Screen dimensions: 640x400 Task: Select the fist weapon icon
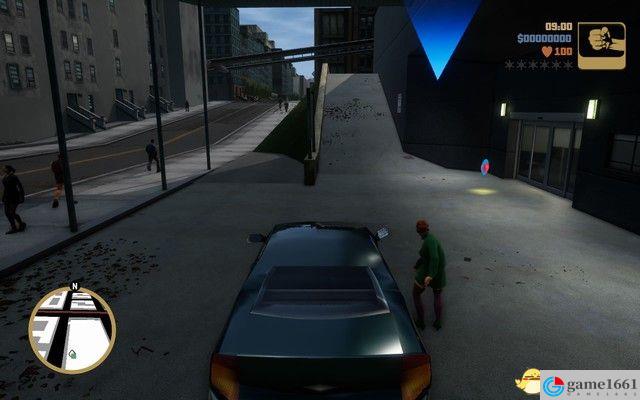coord(601,45)
